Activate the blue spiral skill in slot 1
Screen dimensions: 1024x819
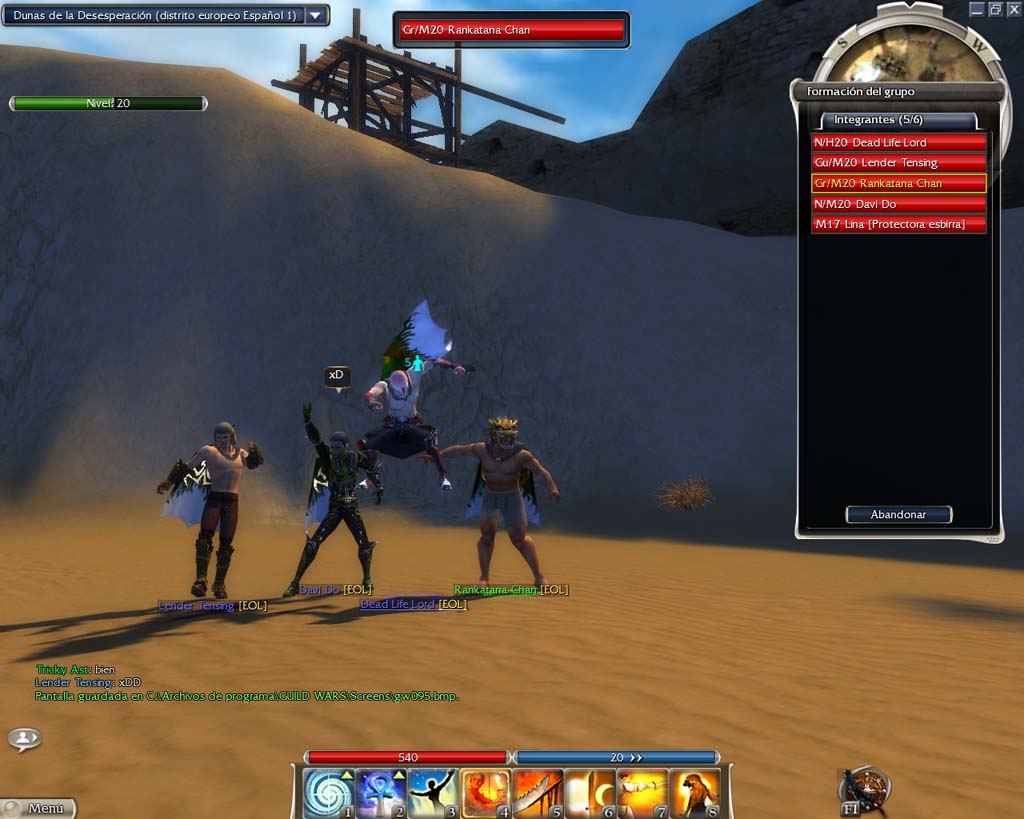coord(328,794)
